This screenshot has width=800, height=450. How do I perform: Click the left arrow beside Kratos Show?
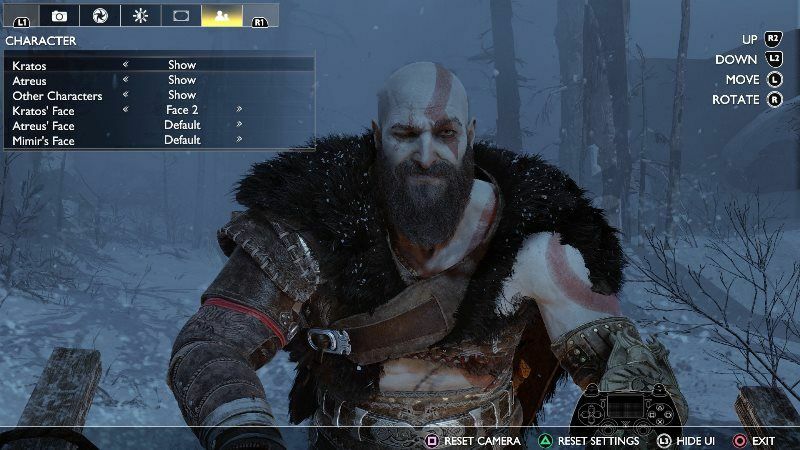[125, 65]
